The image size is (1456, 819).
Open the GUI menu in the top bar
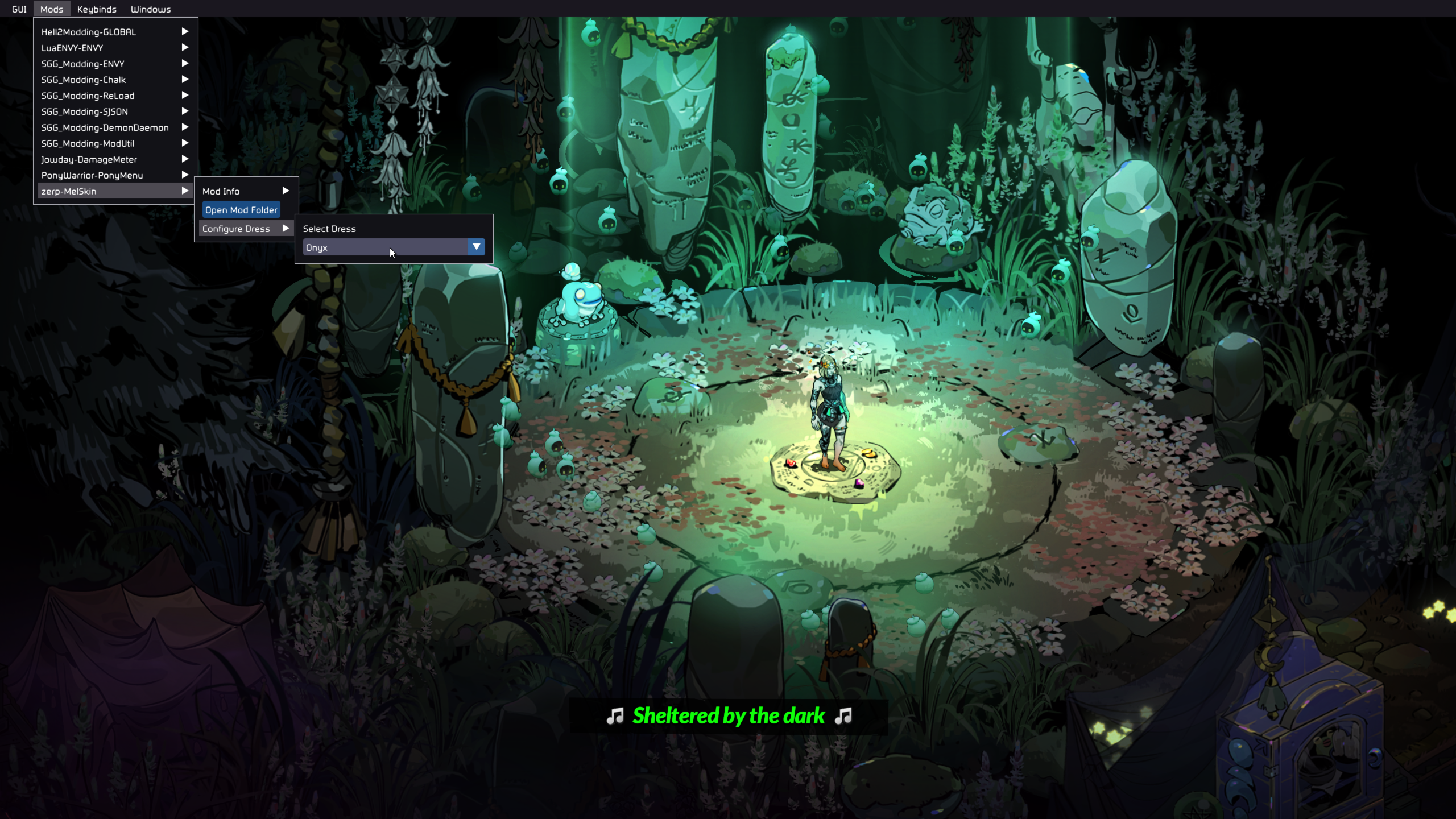pyautogui.click(x=19, y=9)
